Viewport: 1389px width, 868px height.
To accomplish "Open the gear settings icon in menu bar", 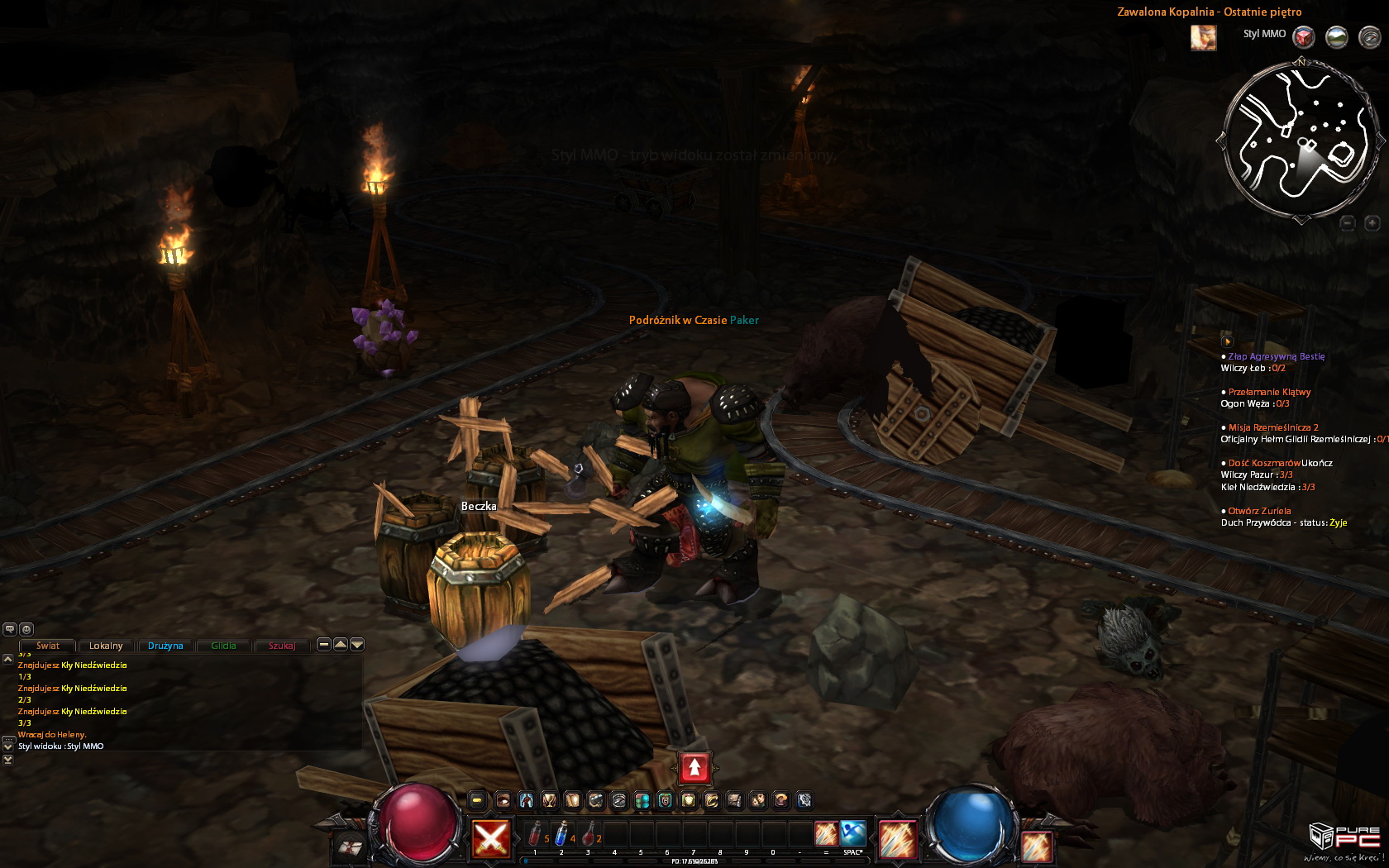I will (804, 800).
